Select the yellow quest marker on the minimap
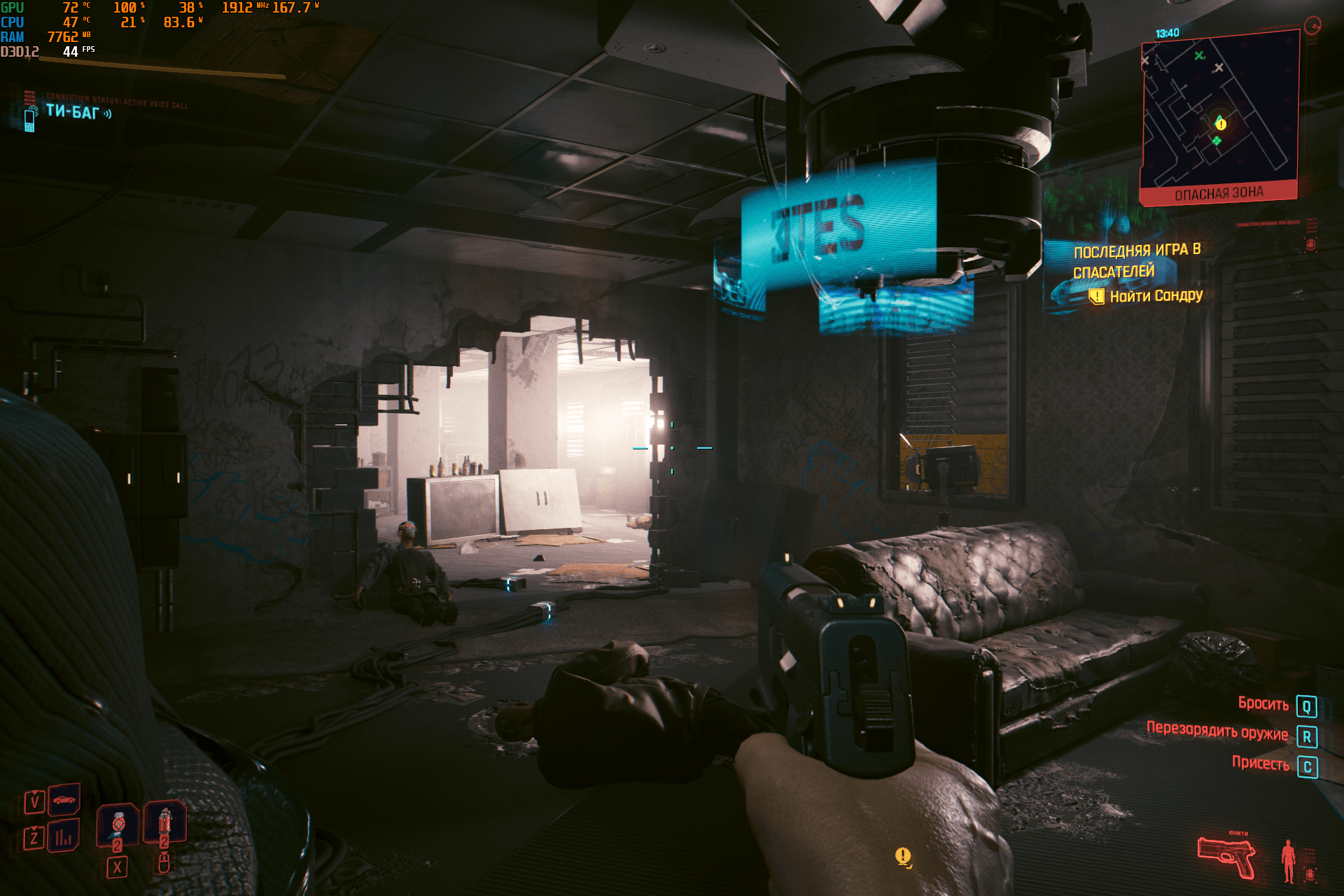Image resolution: width=1344 pixels, height=896 pixels. point(1221,124)
